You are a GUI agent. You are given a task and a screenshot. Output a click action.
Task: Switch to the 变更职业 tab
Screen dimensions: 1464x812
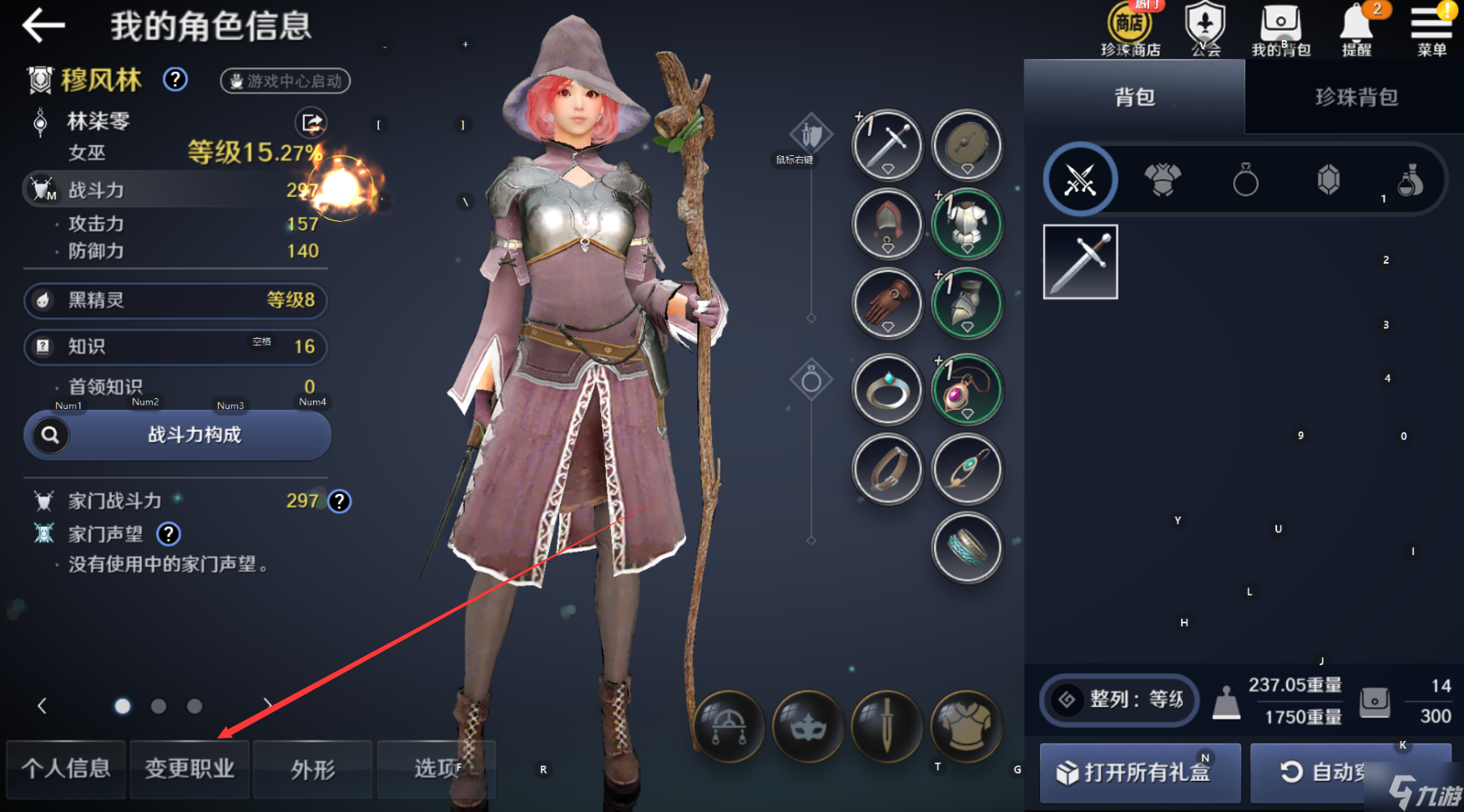tap(190, 769)
